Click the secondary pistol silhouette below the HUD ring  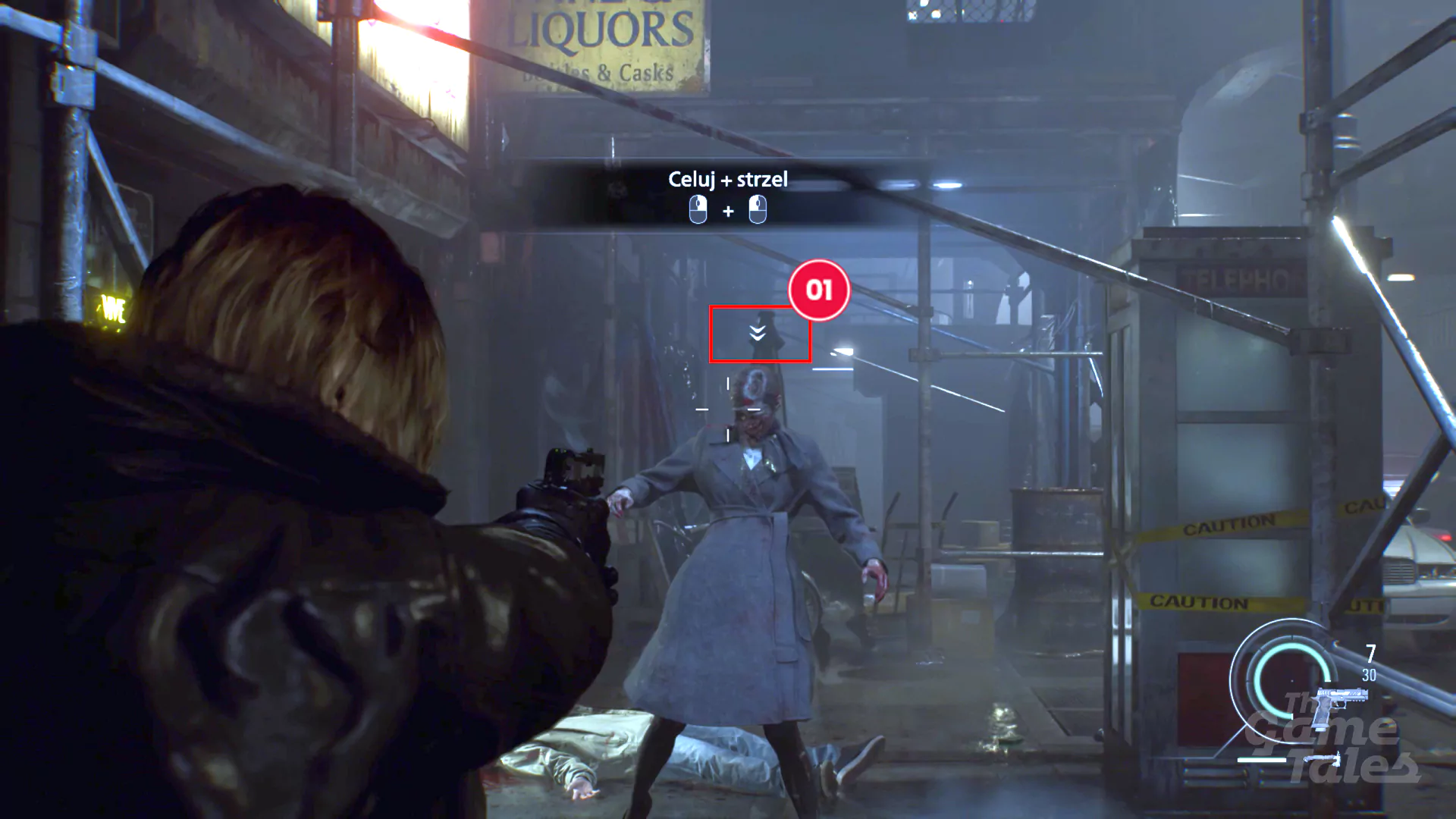[x=1323, y=759]
